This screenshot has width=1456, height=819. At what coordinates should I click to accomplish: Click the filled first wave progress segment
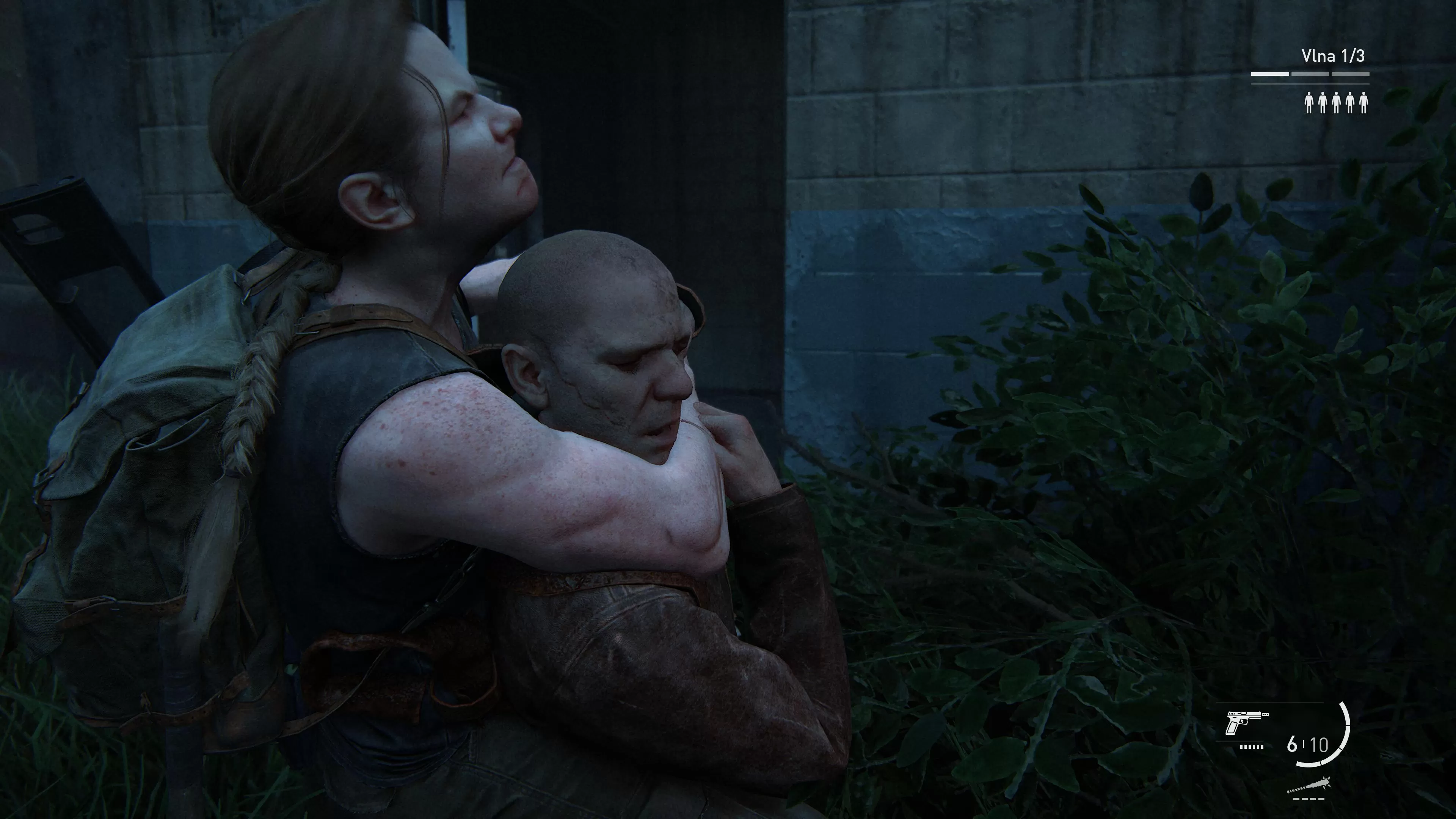pyautogui.click(x=1271, y=74)
